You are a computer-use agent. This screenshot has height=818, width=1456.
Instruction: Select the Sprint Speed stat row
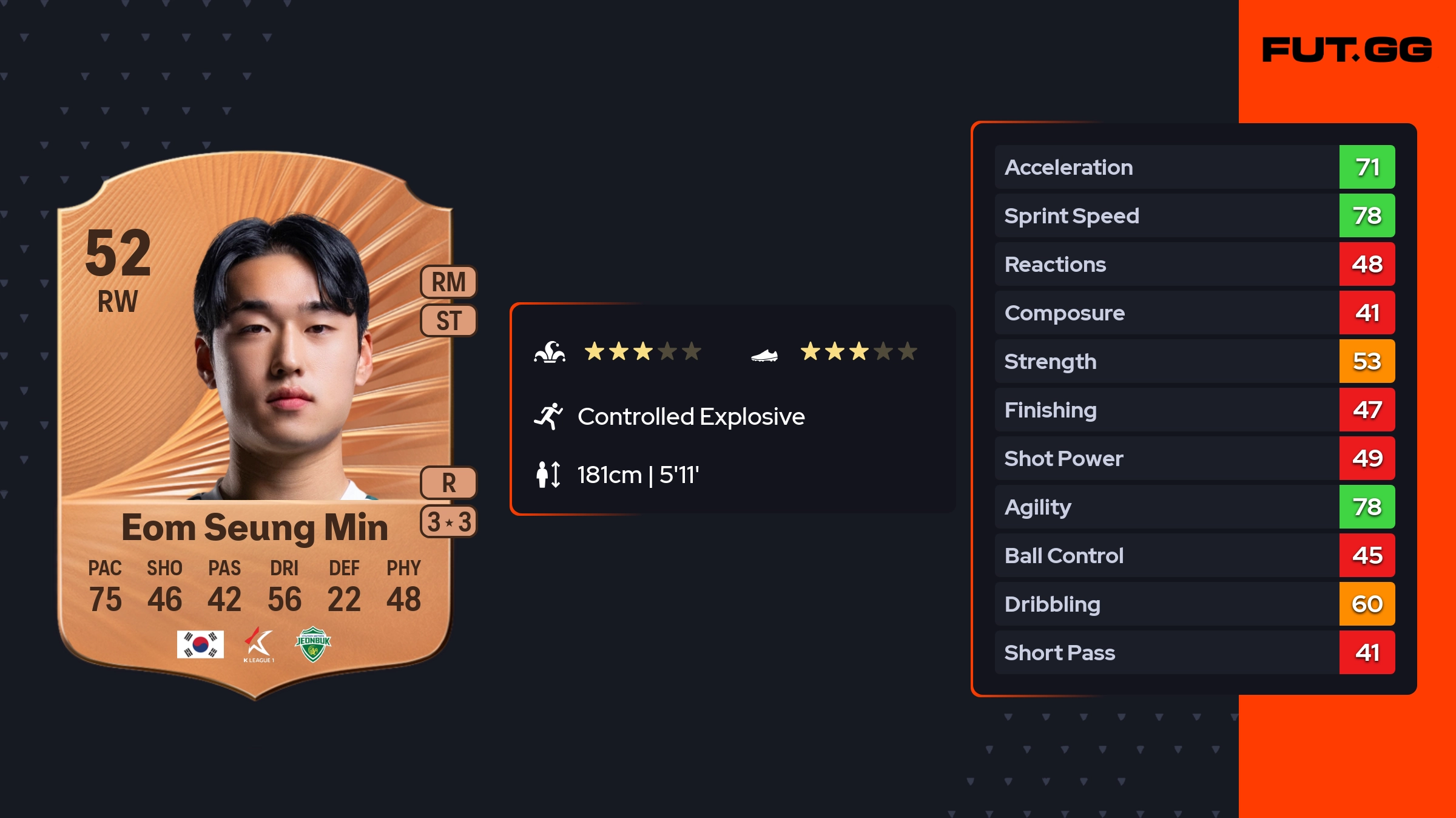(1194, 215)
